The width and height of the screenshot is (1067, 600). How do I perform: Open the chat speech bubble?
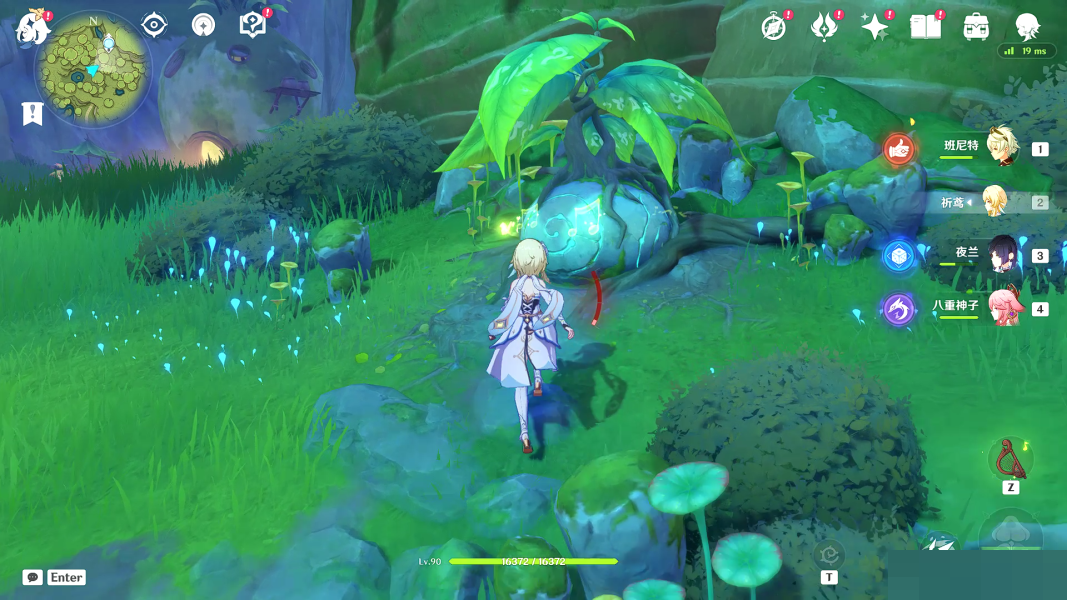33,577
